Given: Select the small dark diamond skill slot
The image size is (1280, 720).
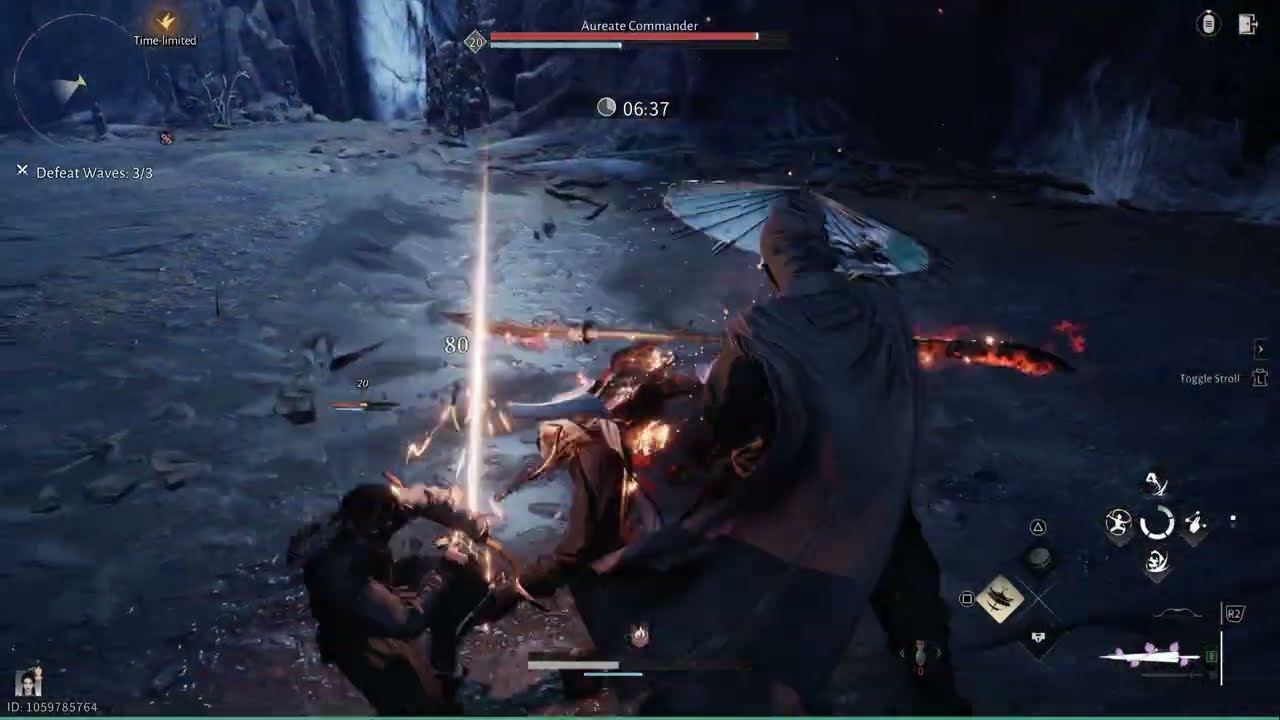Looking at the screenshot, I should 1039,636.
